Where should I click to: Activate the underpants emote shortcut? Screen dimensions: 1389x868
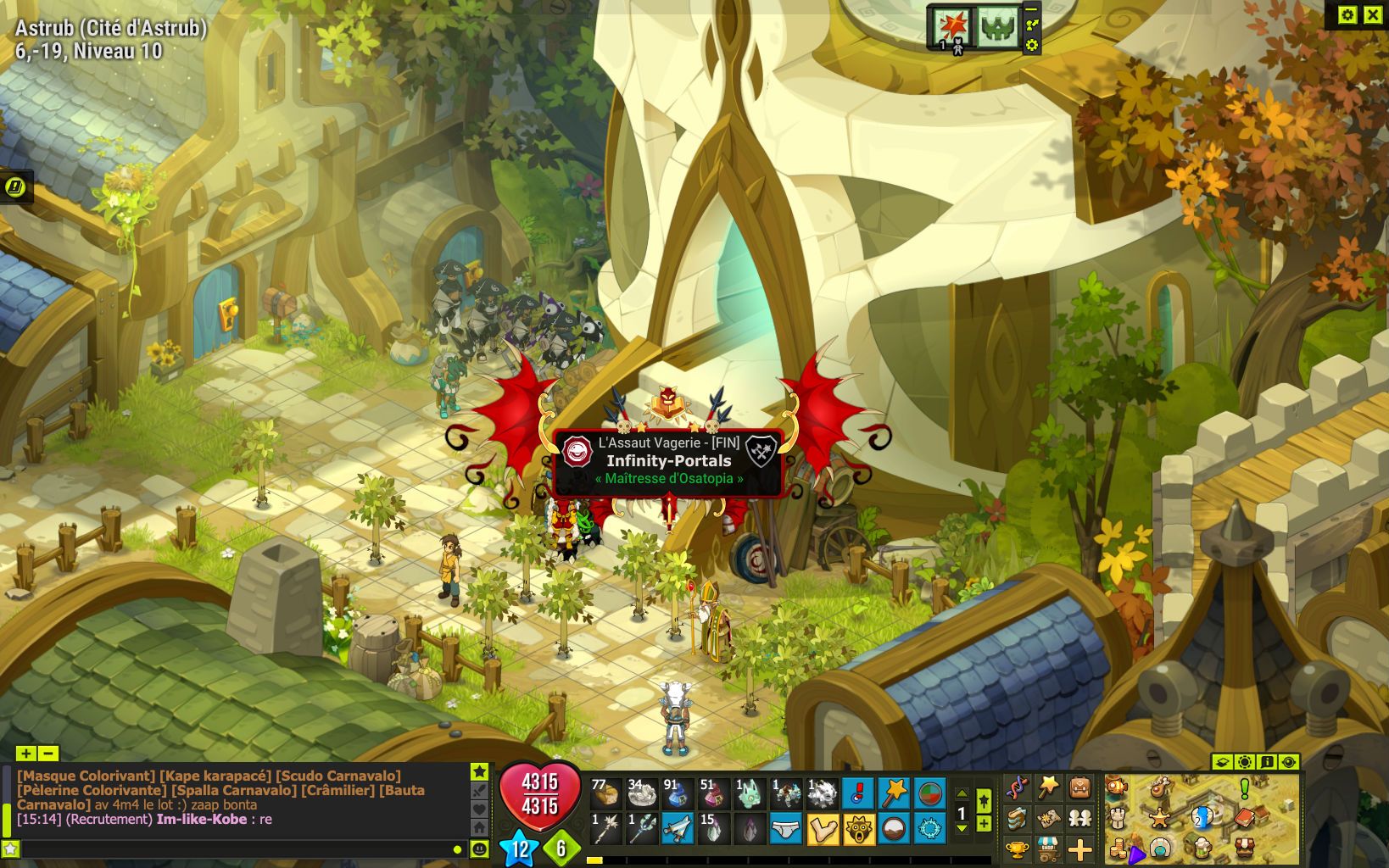point(786,830)
